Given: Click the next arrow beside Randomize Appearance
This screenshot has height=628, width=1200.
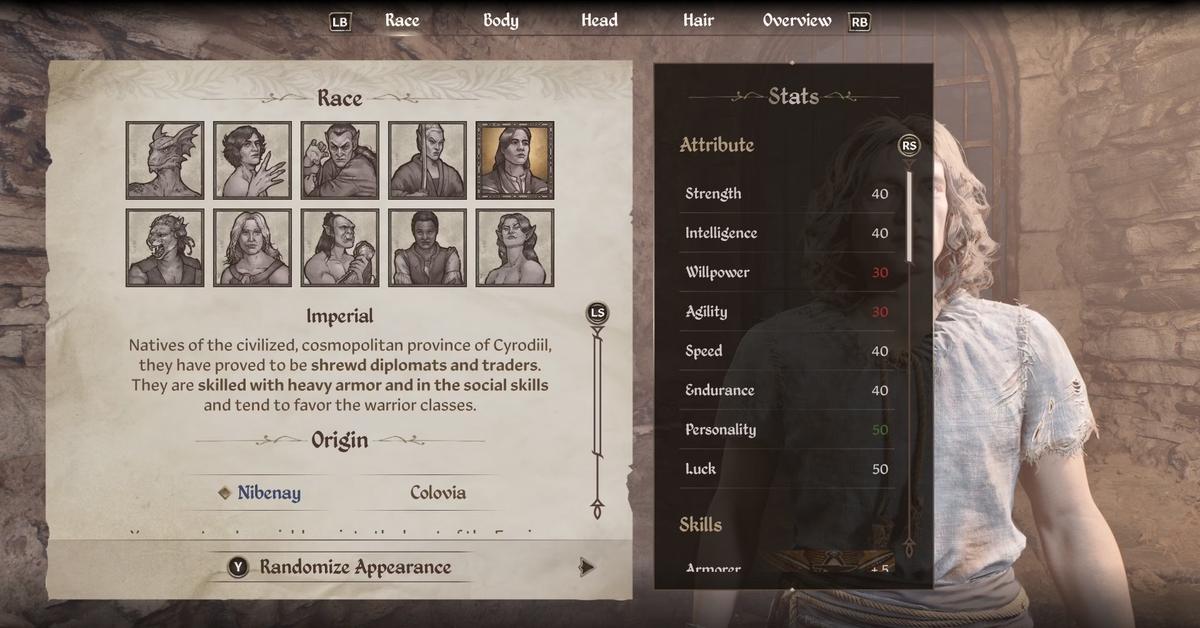Looking at the screenshot, I should (586, 567).
